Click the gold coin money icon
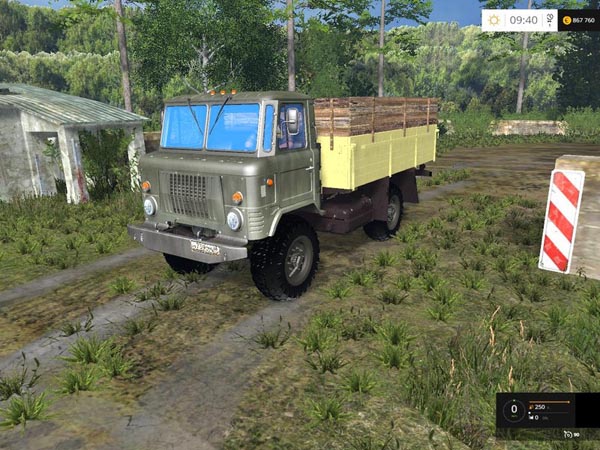 pos(567,20)
